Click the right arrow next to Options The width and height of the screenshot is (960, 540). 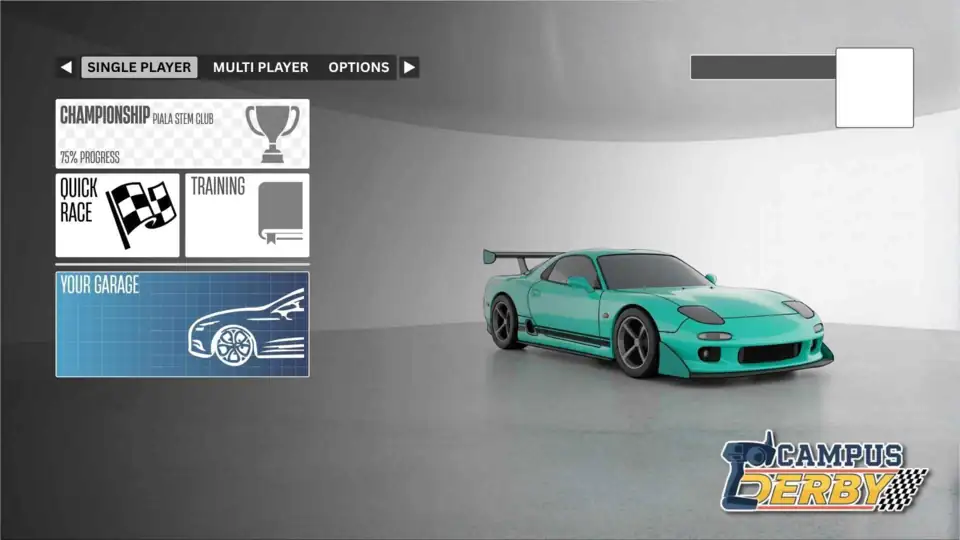click(409, 68)
